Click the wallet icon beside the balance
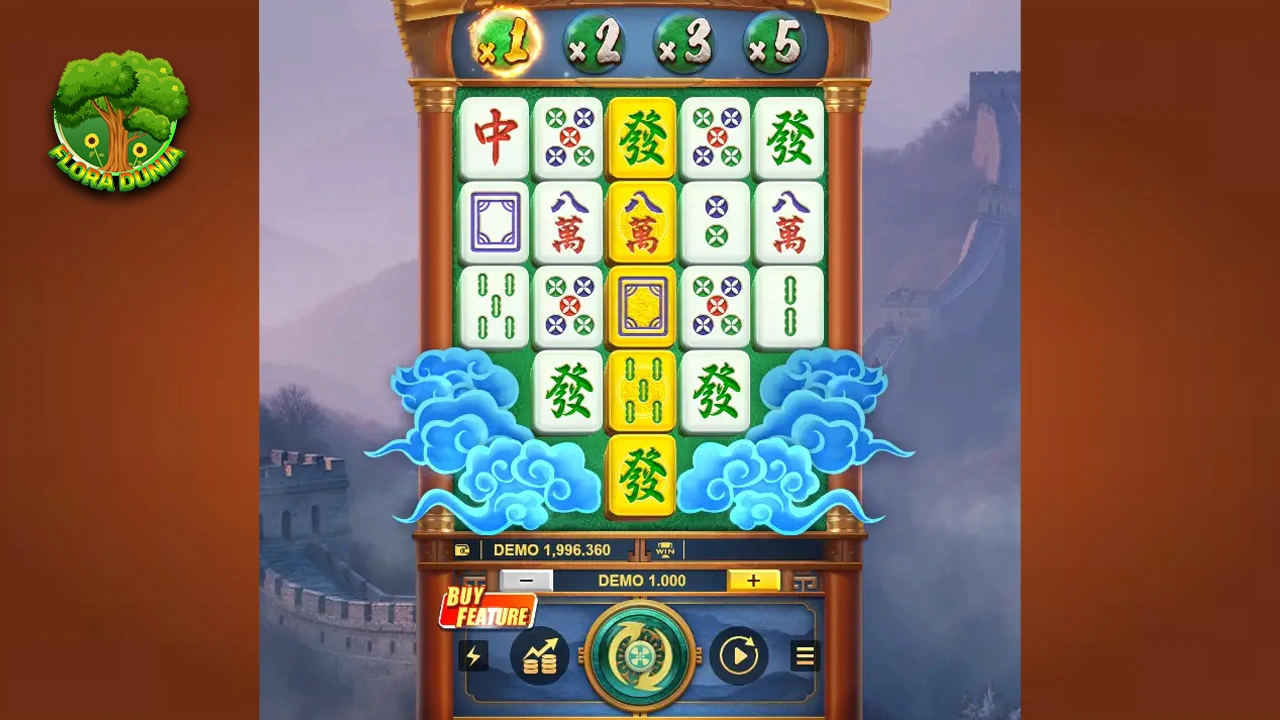 (x=461, y=550)
